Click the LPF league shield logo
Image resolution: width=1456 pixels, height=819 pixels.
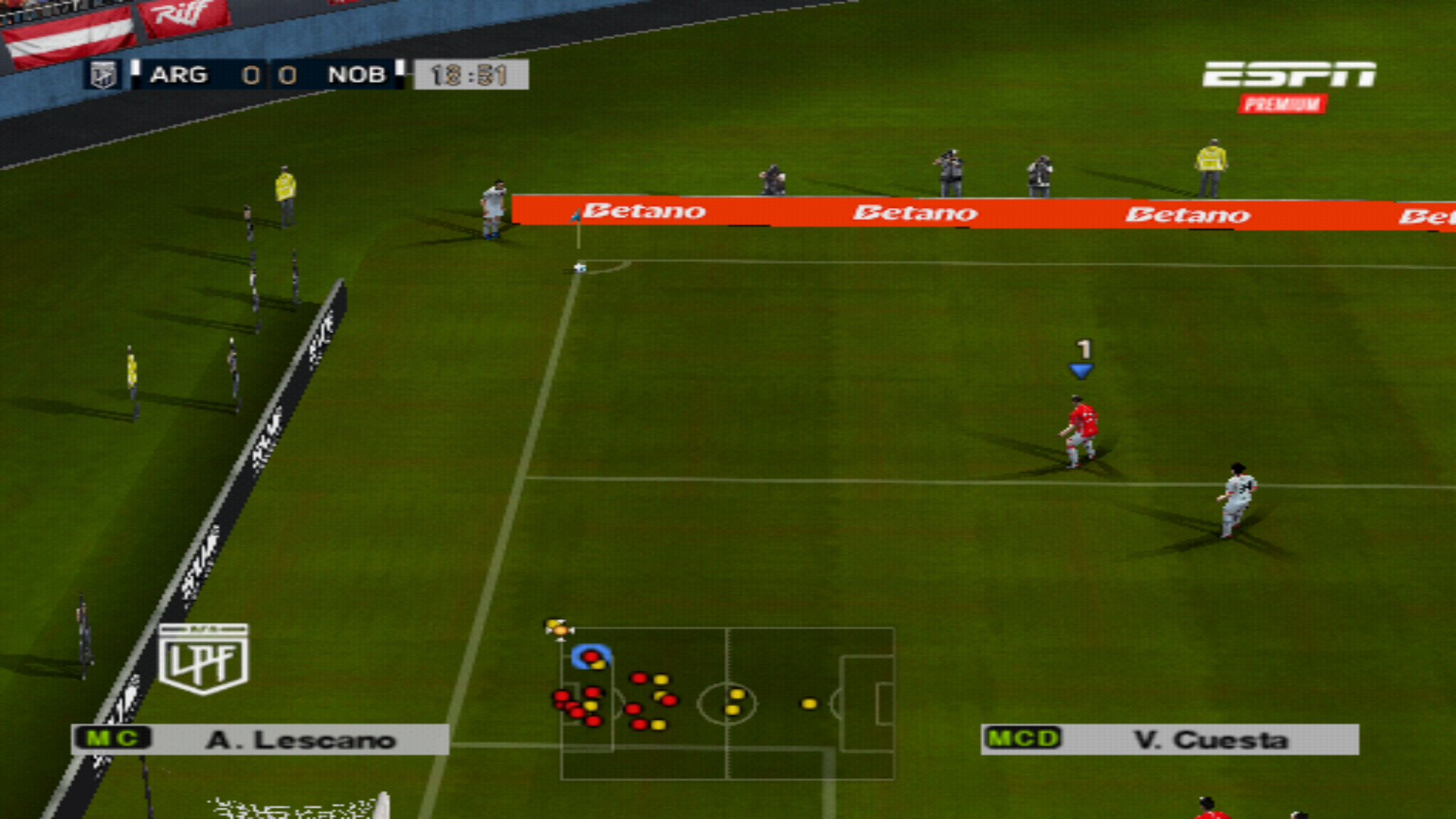click(203, 658)
